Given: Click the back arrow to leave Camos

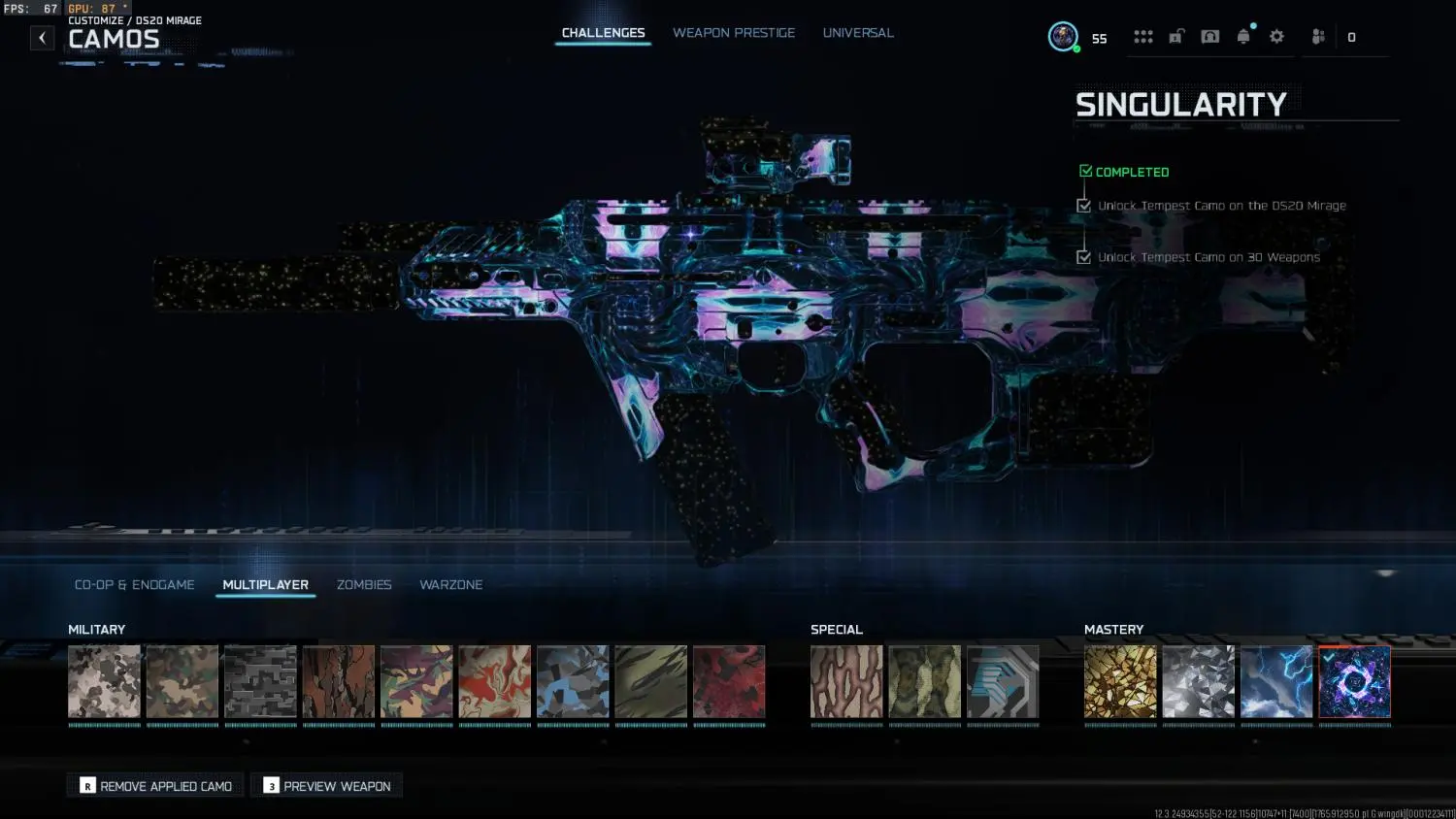Looking at the screenshot, I should point(42,37).
